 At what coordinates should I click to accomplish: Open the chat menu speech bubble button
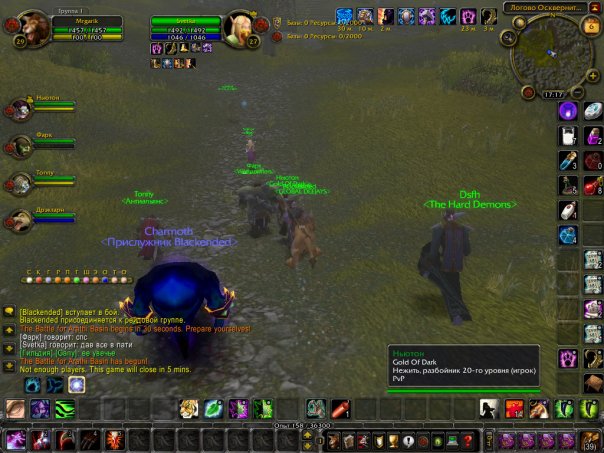point(8,311)
